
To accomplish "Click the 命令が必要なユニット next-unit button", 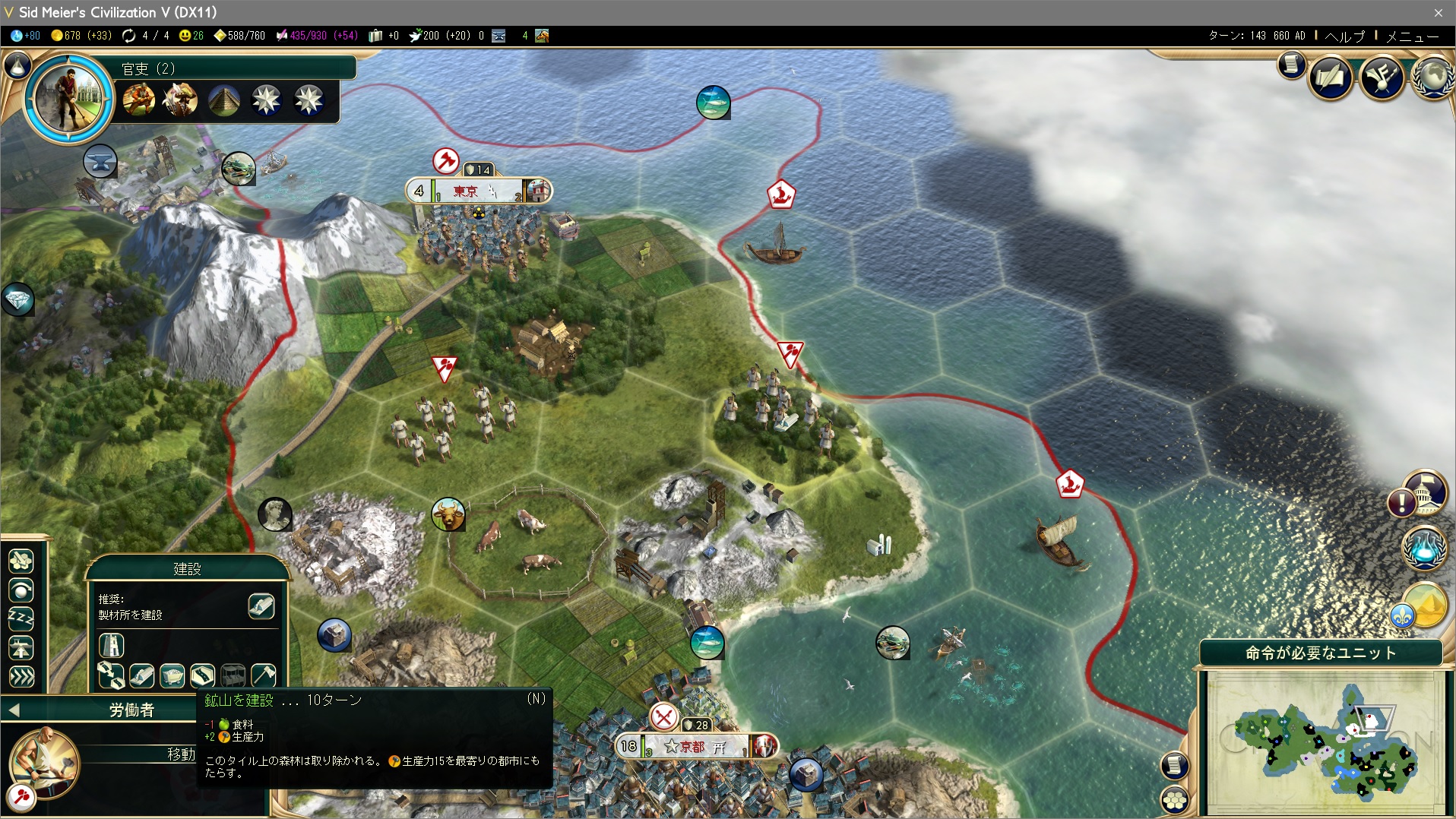I will click(x=1320, y=653).
